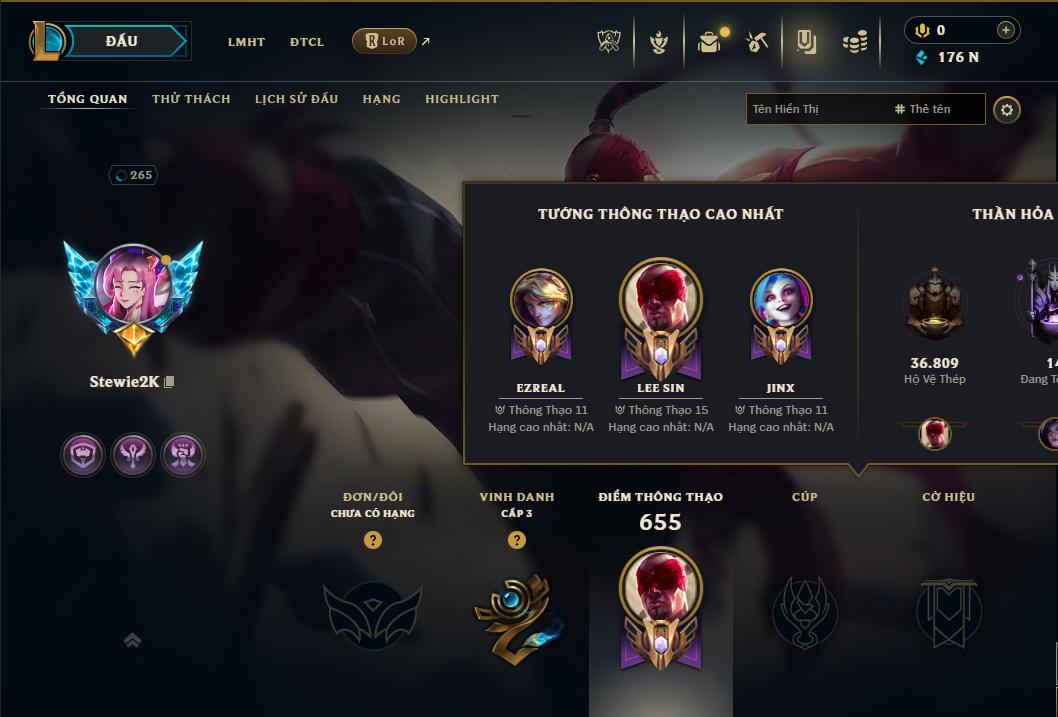This screenshot has width=1058, height=717.
Task: Open the loot briefcase icon
Action: tap(709, 42)
